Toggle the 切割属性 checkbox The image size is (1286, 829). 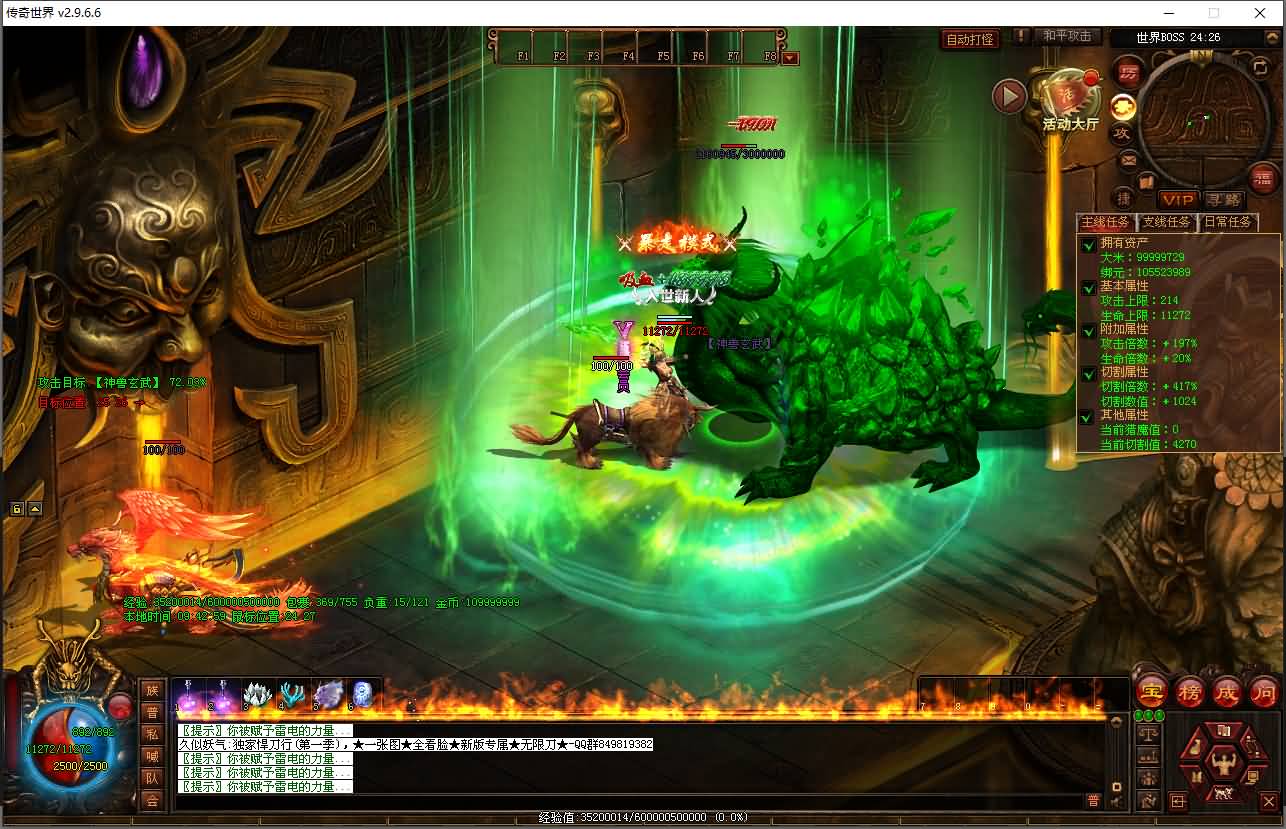pyautogui.click(x=1088, y=374)
